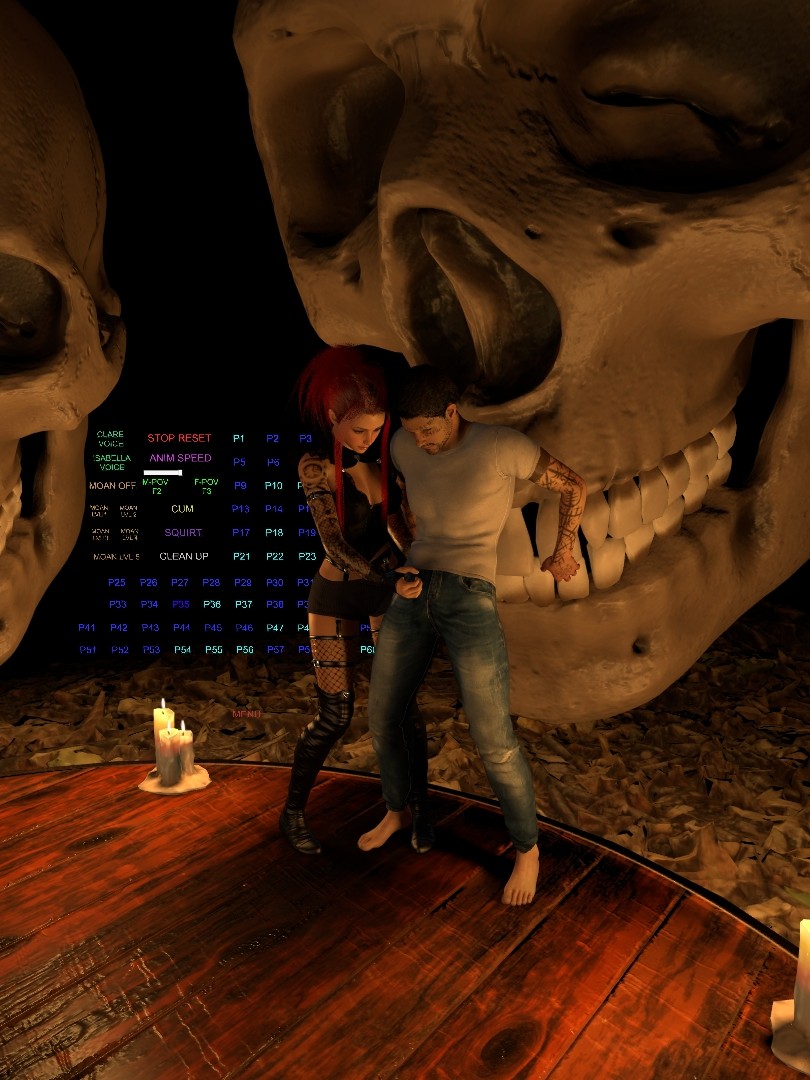Choose pose P2 from the grid
810x1080 pixels.
click(272, 438)
